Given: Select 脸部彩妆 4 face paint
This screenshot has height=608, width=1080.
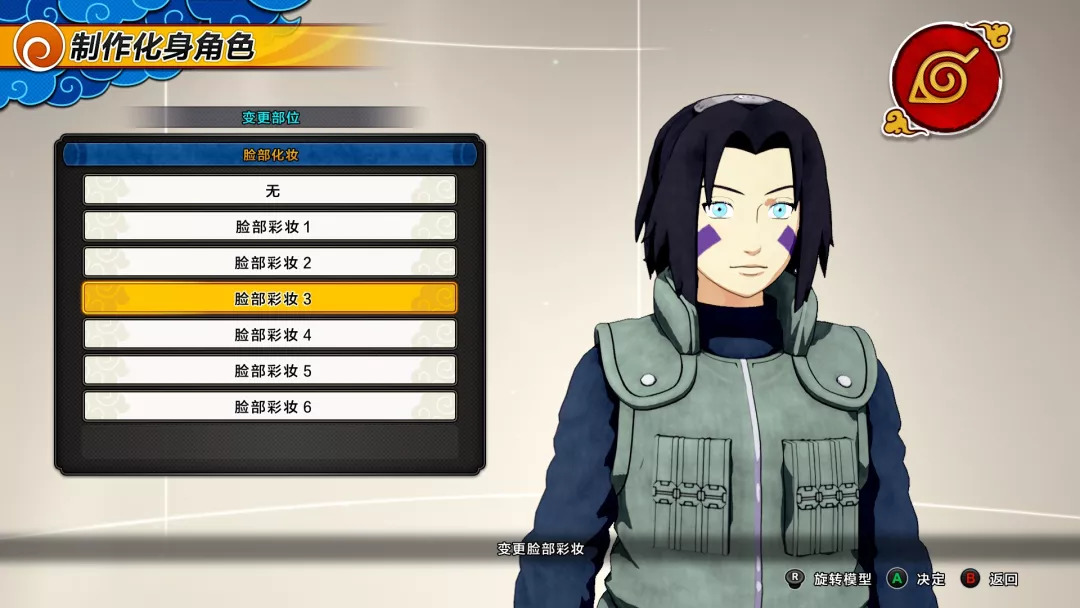Looking at the screenshot, I should 270,334.
